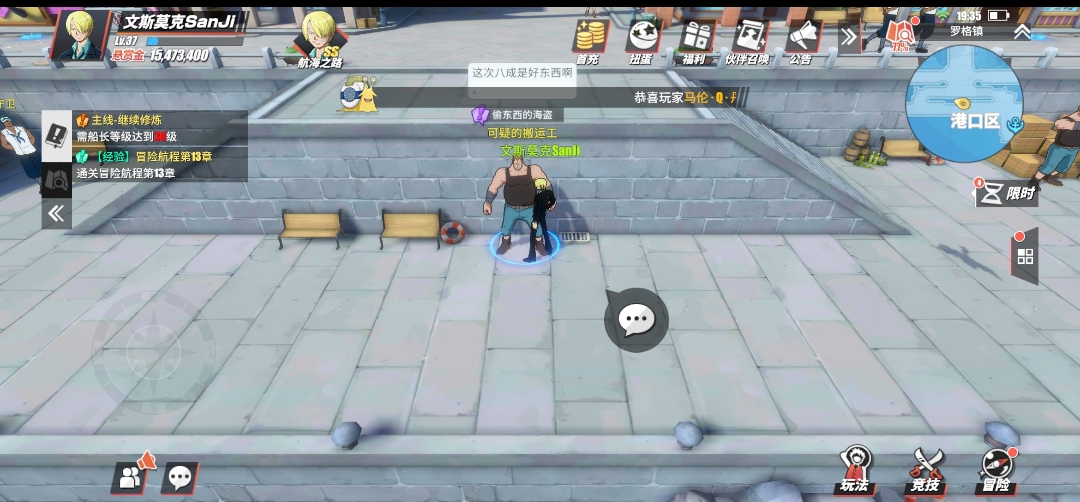
Task: Open the 福利 gift box rewards
Action: tap(695, 38)
